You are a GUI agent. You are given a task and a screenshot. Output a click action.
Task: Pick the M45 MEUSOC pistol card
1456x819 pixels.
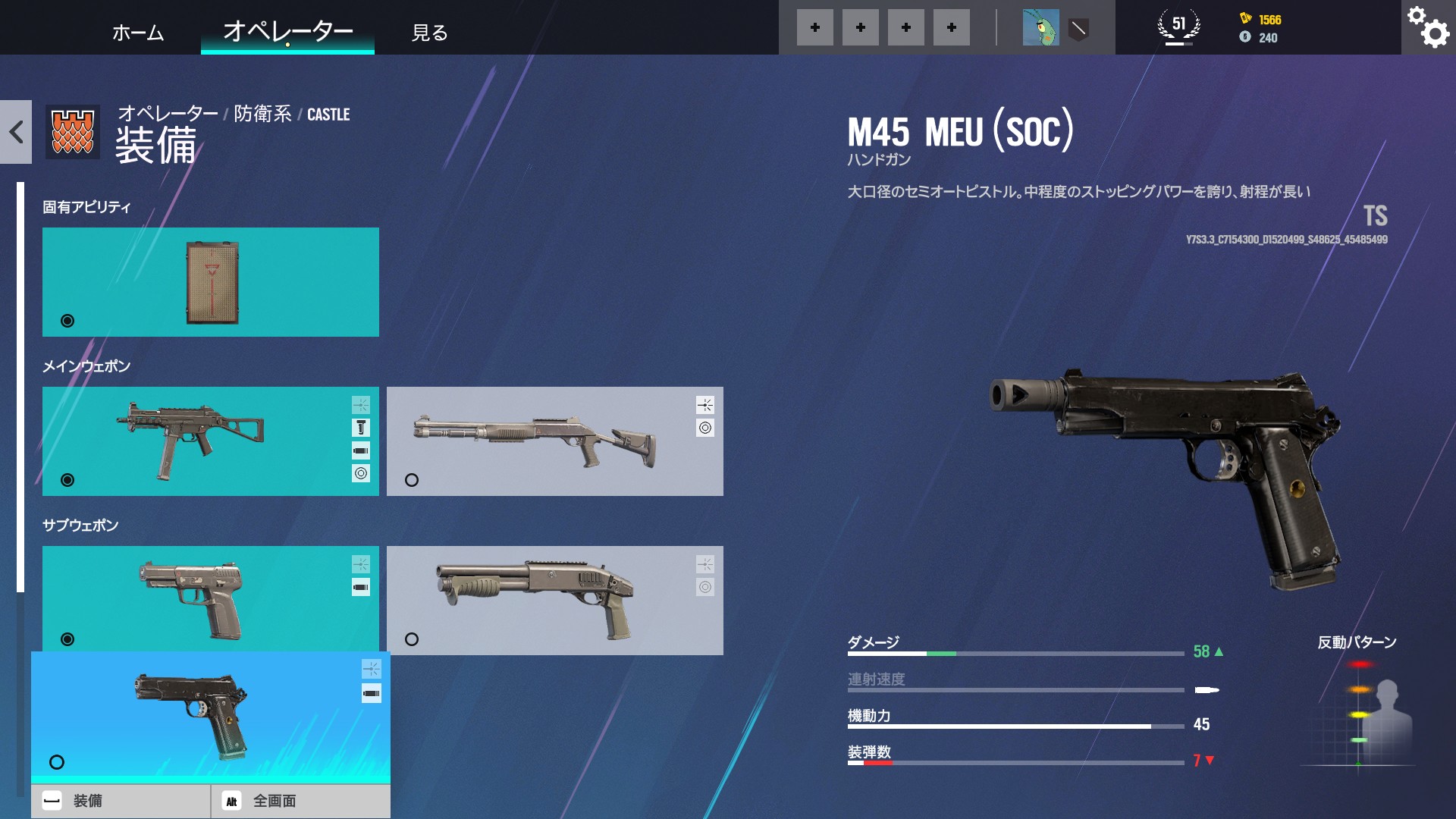(x=211, y=717)
